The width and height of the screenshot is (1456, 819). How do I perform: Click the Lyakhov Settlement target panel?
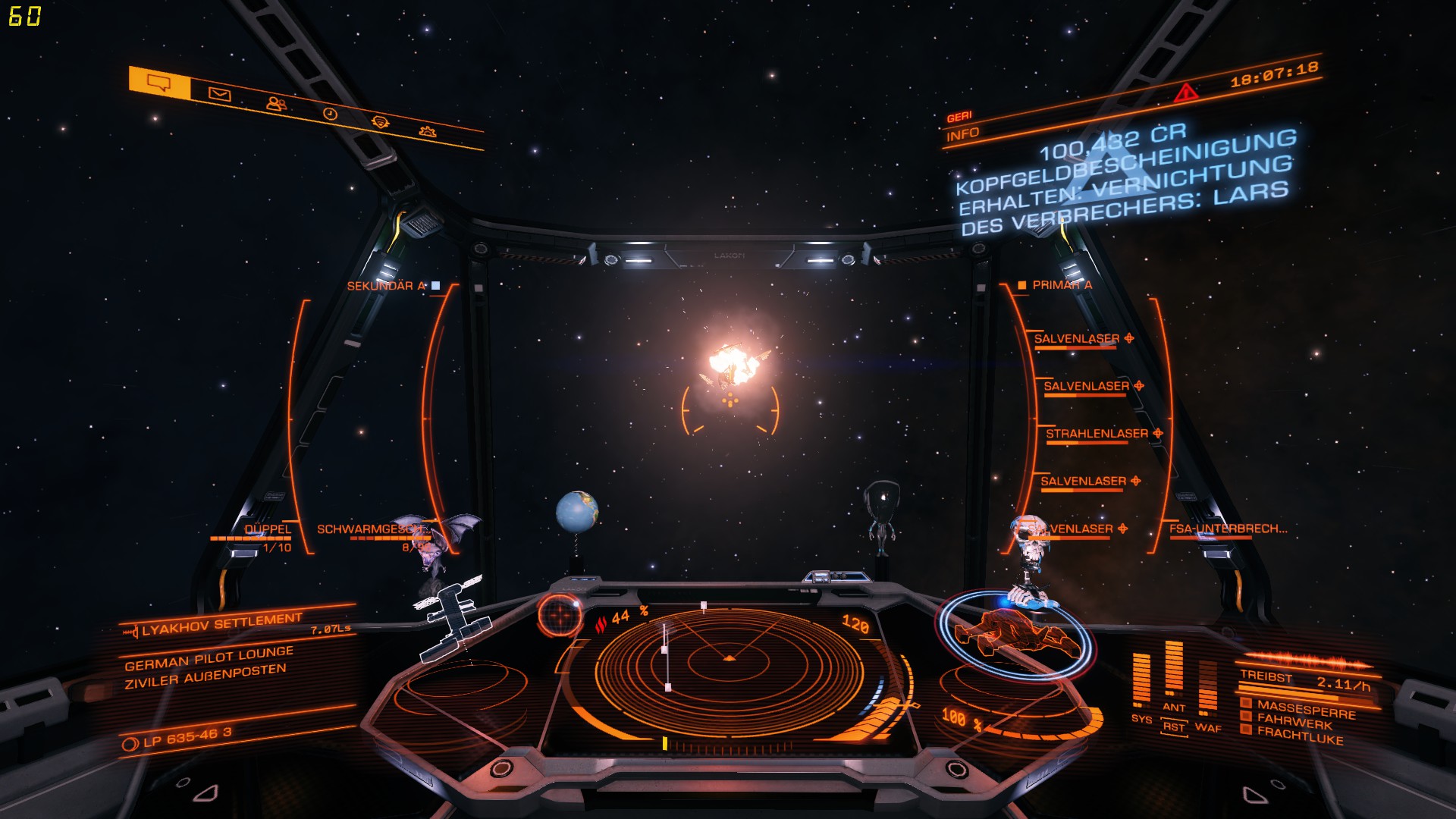(x=221, y=624)
